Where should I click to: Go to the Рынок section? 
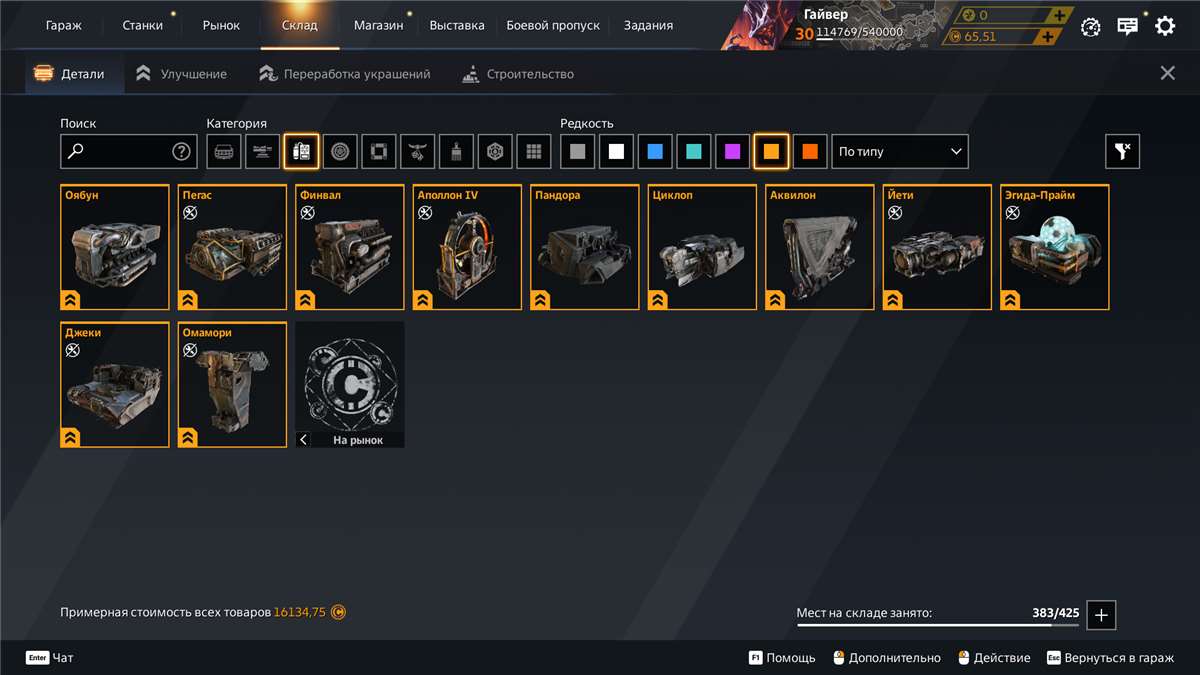221,25
